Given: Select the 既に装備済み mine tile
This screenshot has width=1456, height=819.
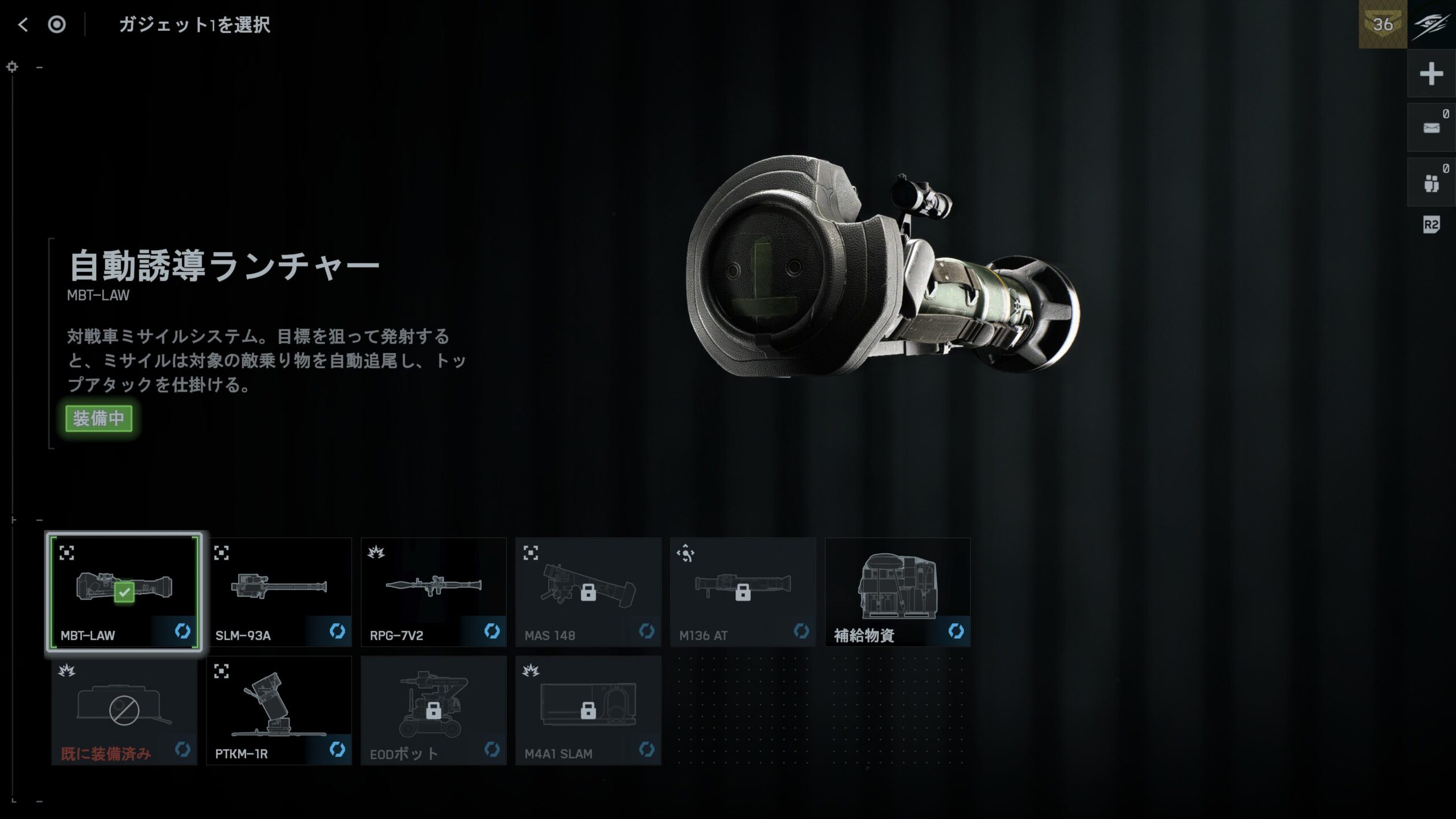Looking at the screenshot, I should 124,710.
